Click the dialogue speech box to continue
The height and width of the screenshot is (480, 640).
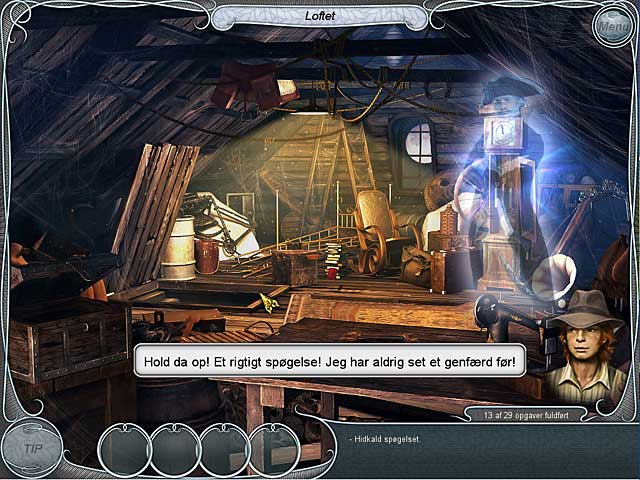tap(330, 361)
